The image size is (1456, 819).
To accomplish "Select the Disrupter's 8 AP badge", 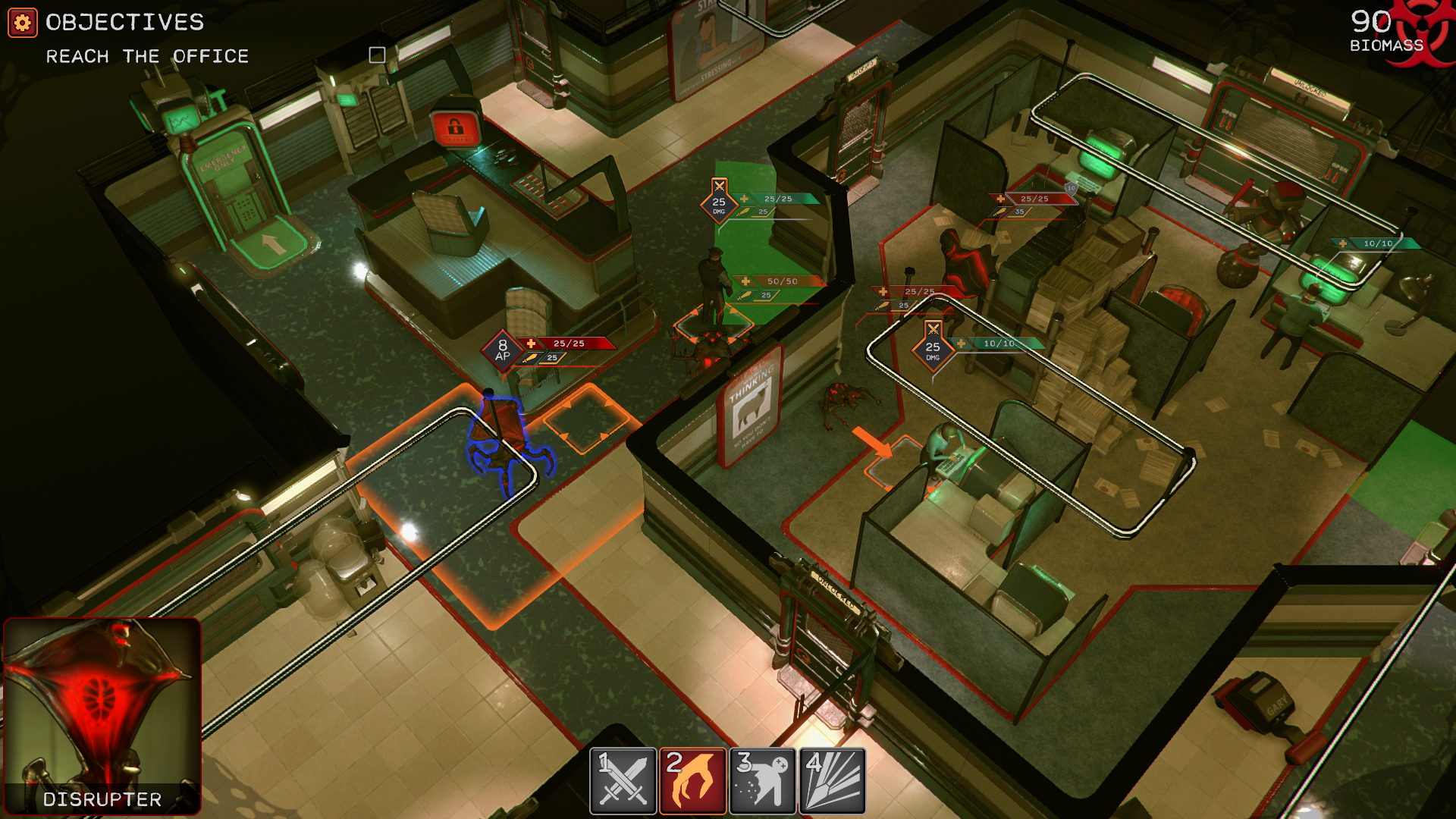I will 502,350.
